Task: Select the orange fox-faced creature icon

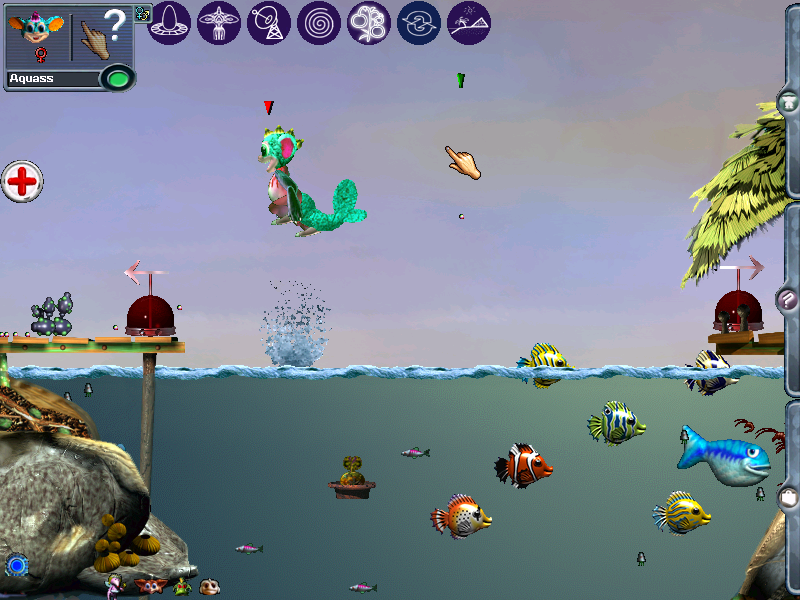Action: (x=150, y=586)
